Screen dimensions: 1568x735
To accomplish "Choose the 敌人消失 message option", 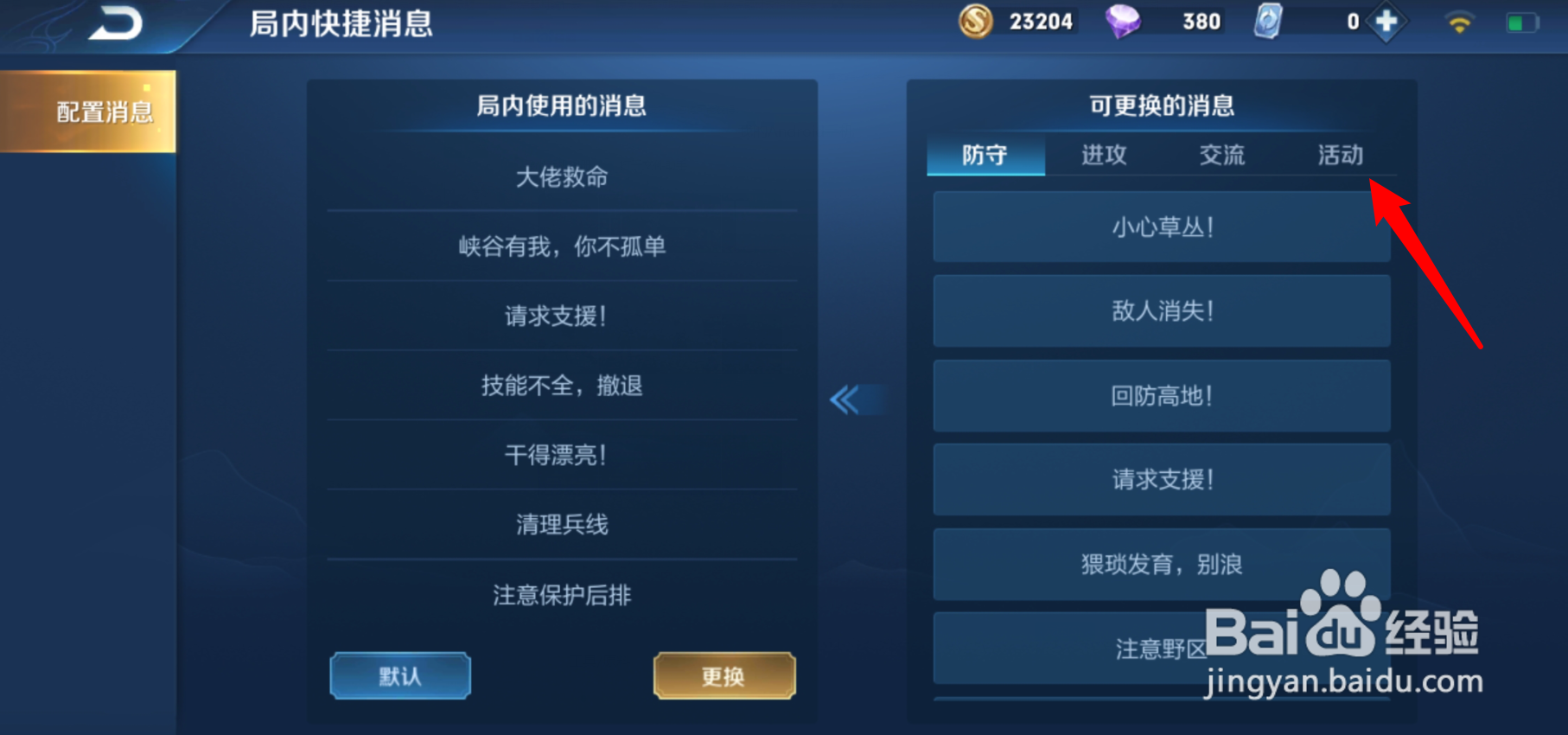I will pyautogui.click(x=1162, y=311).
